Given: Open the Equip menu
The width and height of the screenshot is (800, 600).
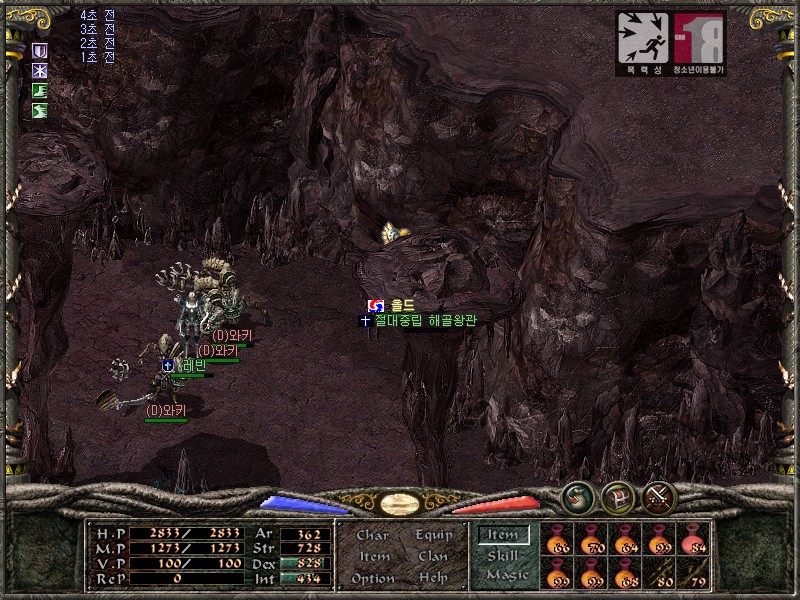Looking at the screenshot, I should pos(433,535).
